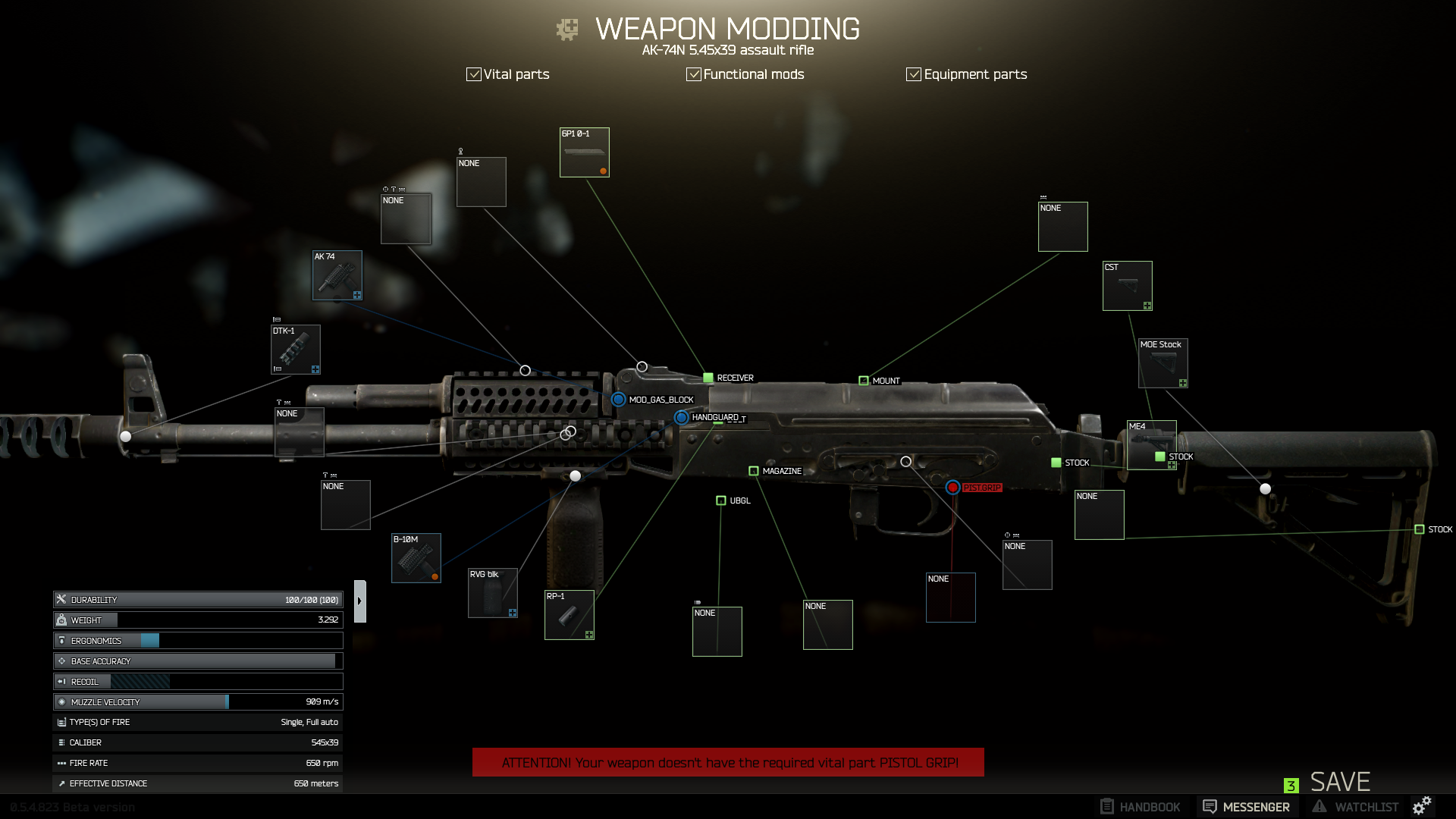Open the settings gear in the bottom-right corner
This screenshot has width=1456, height=819.
click(1423, 807)
